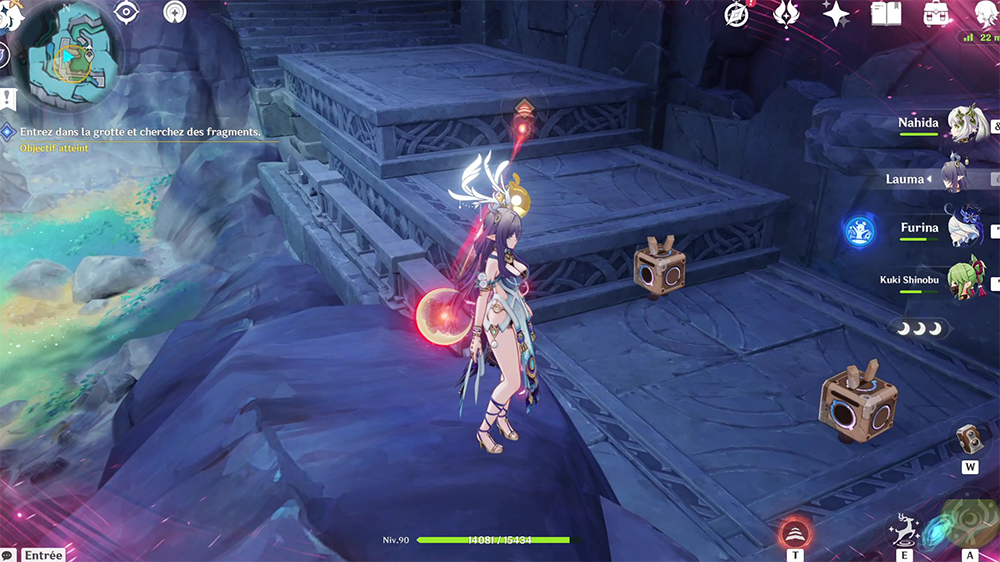Viewport: 1000px width, 562px height.
Task: Switch to Kuki Shinobu
Action: click(x=966, y=280)
